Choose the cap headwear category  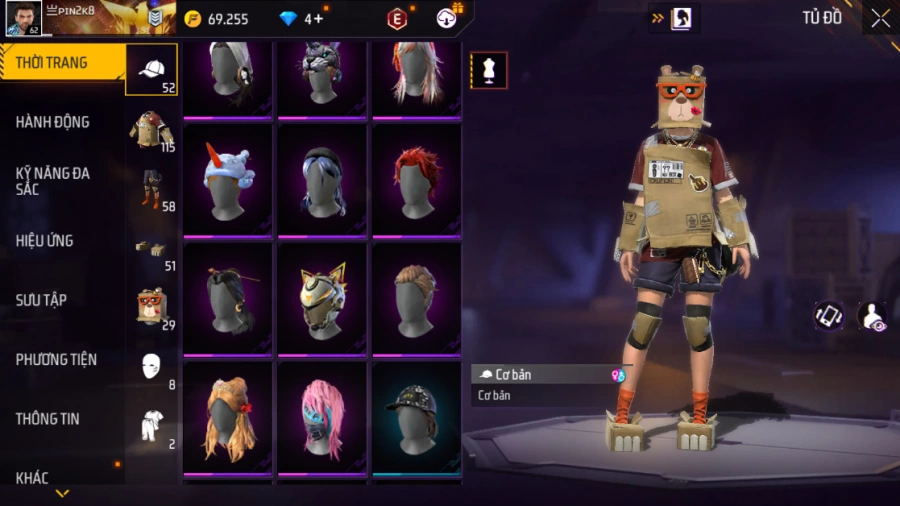tap(151, 69)
